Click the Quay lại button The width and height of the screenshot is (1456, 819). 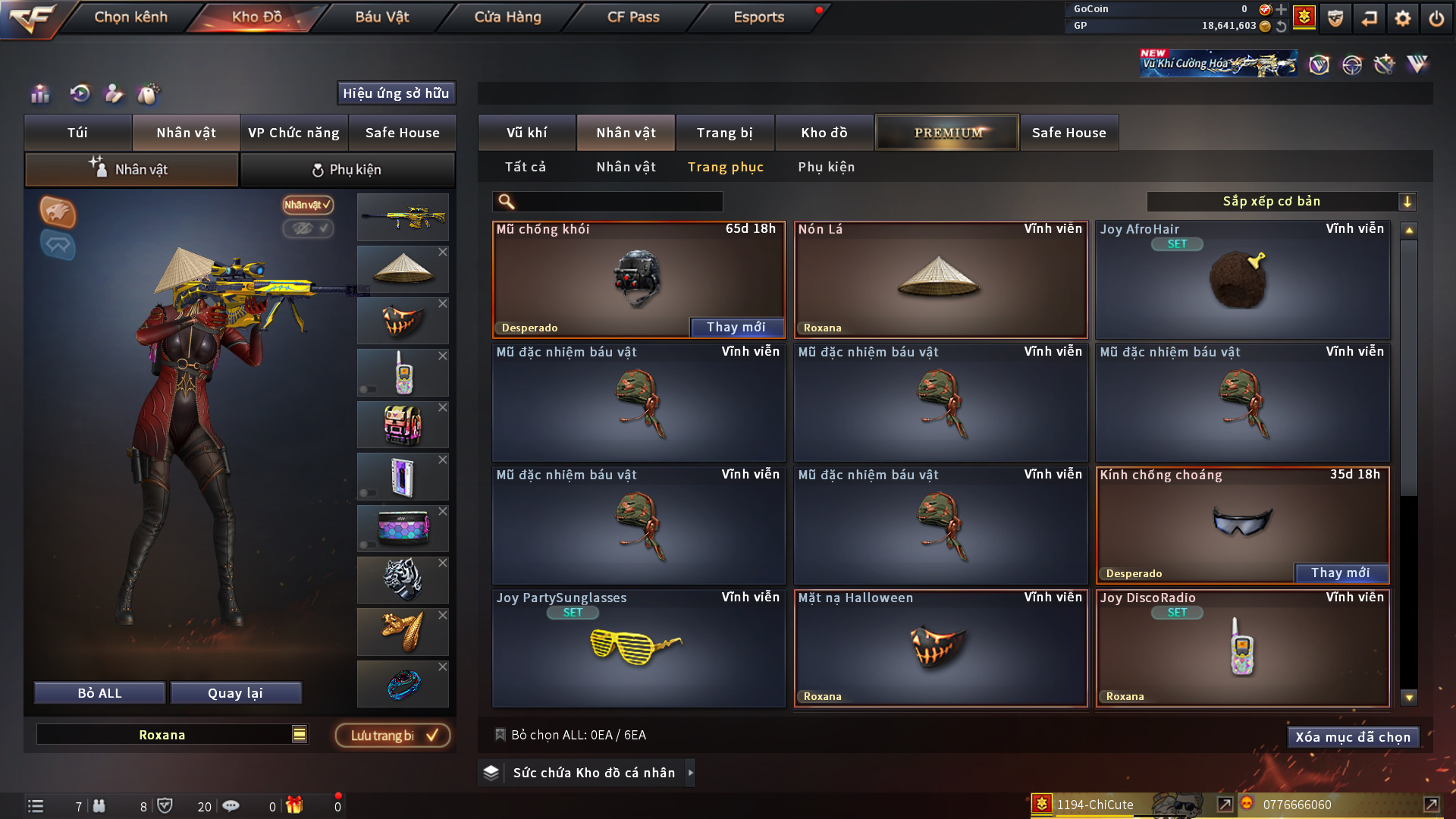tap(235, 693)
